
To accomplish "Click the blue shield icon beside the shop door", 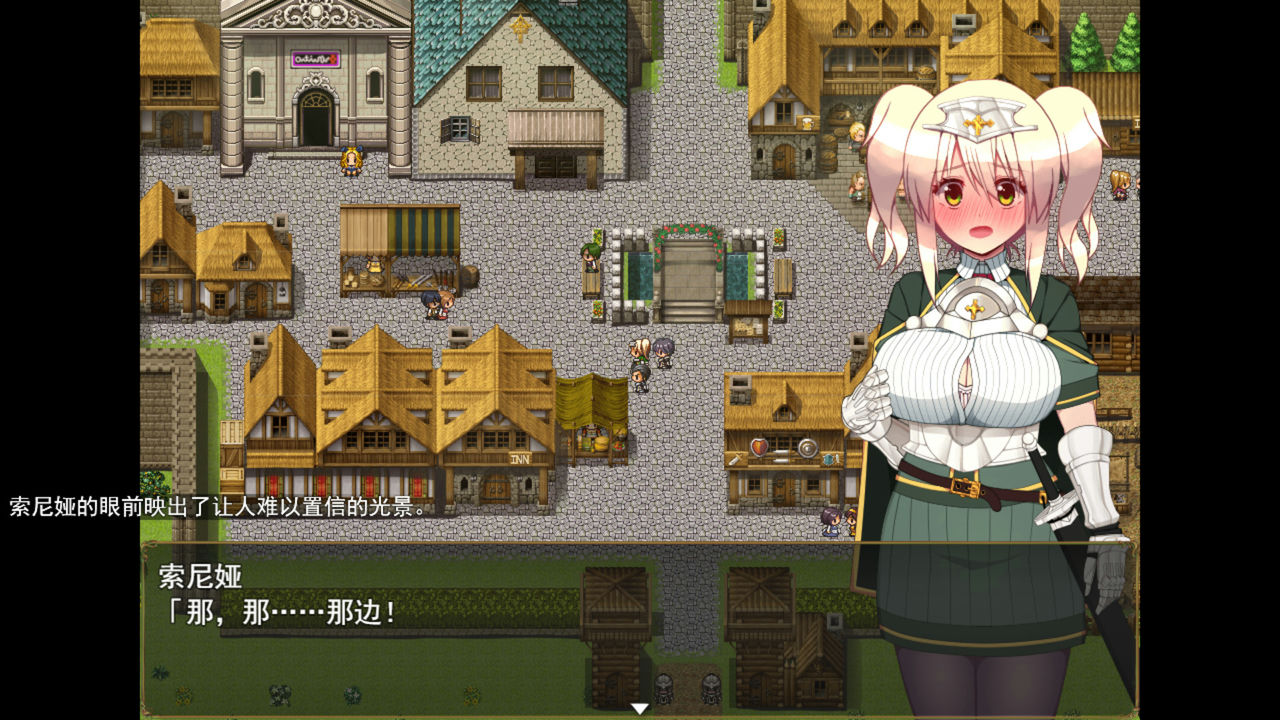I will click(827, 460).
